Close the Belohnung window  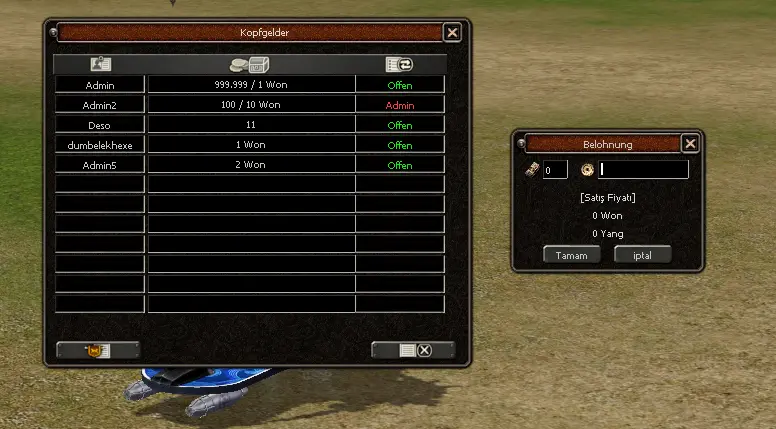pos(690,144)
